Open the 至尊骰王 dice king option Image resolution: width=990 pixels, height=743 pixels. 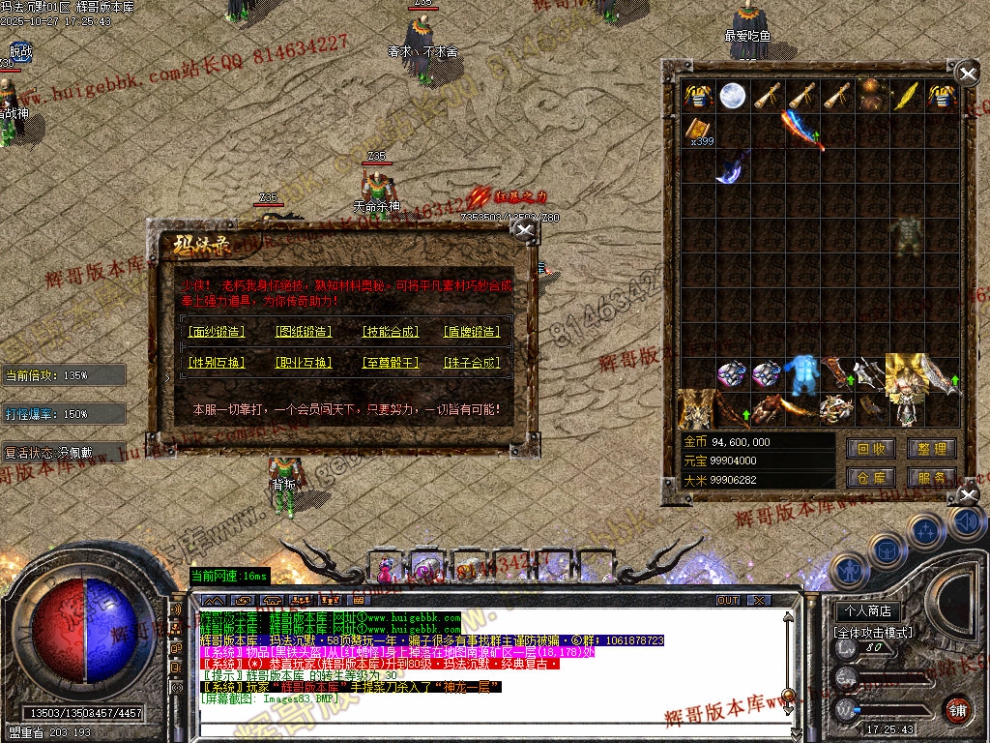coord(390,363)
